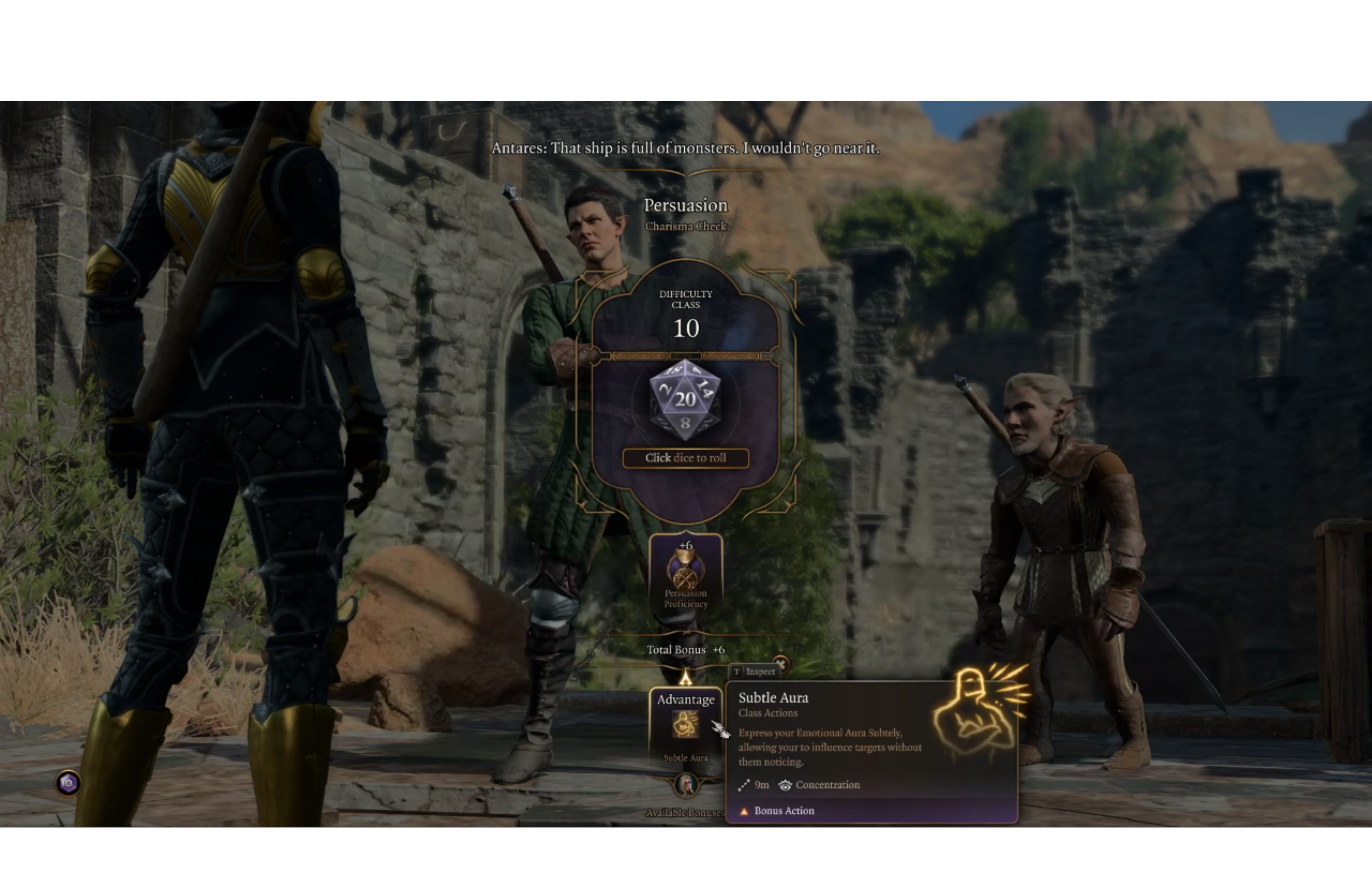This screenshot has width=1372, height=891.
Task: Click the character portrait under Subtle Aura
Action: coord(686,784)
